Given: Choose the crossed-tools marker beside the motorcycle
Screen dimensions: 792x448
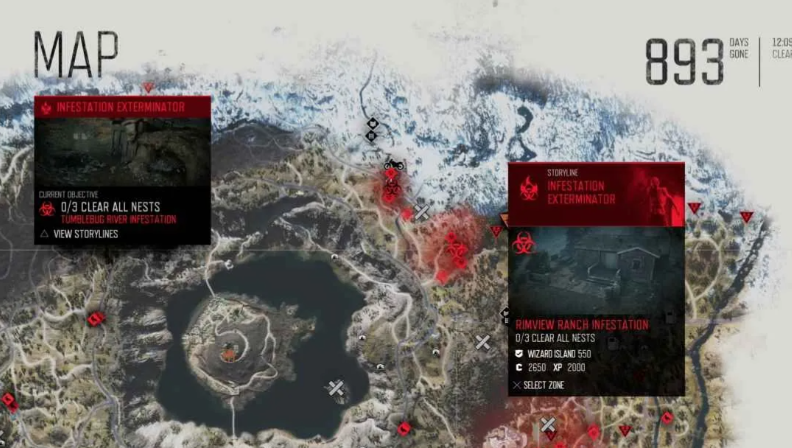Looking at the screenshot, I should click(x=422, y=212).
